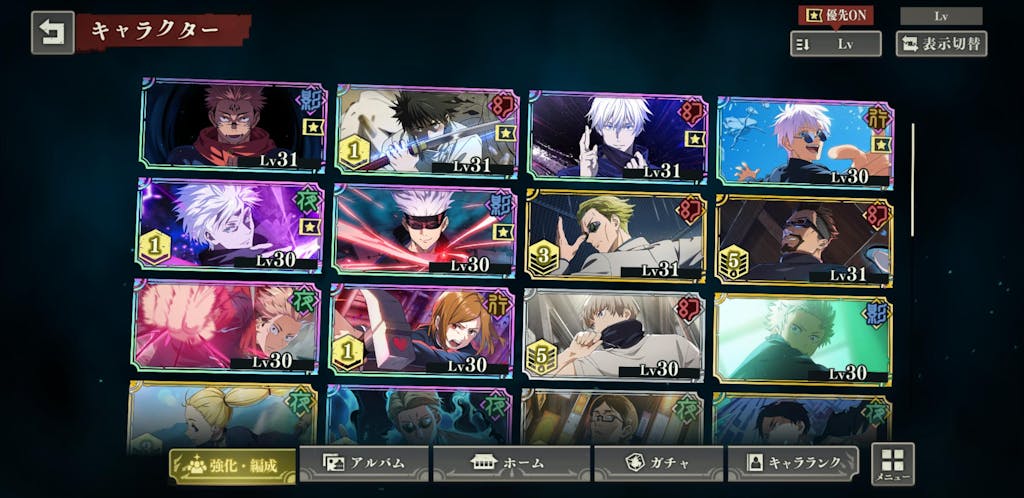Open the Lv sort order dropdown
Viewport: 1024px width, 498px height.
point(835,44)
